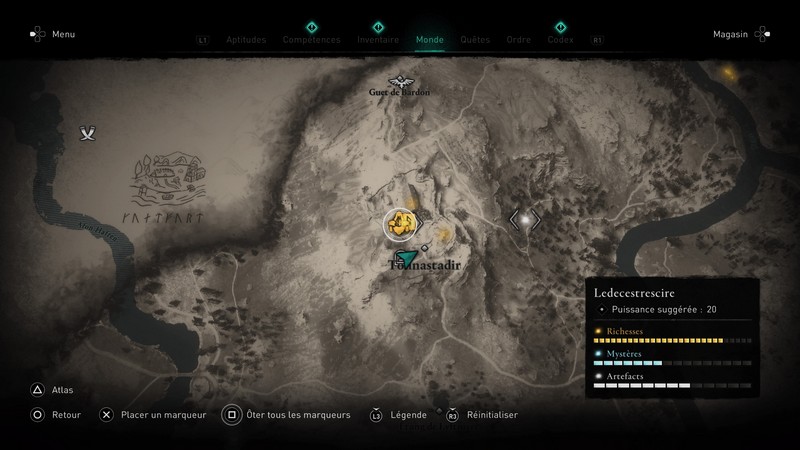The width and height of the screenshot is (800, 450).
Task: Open the Codex tab
Action: 560,40
